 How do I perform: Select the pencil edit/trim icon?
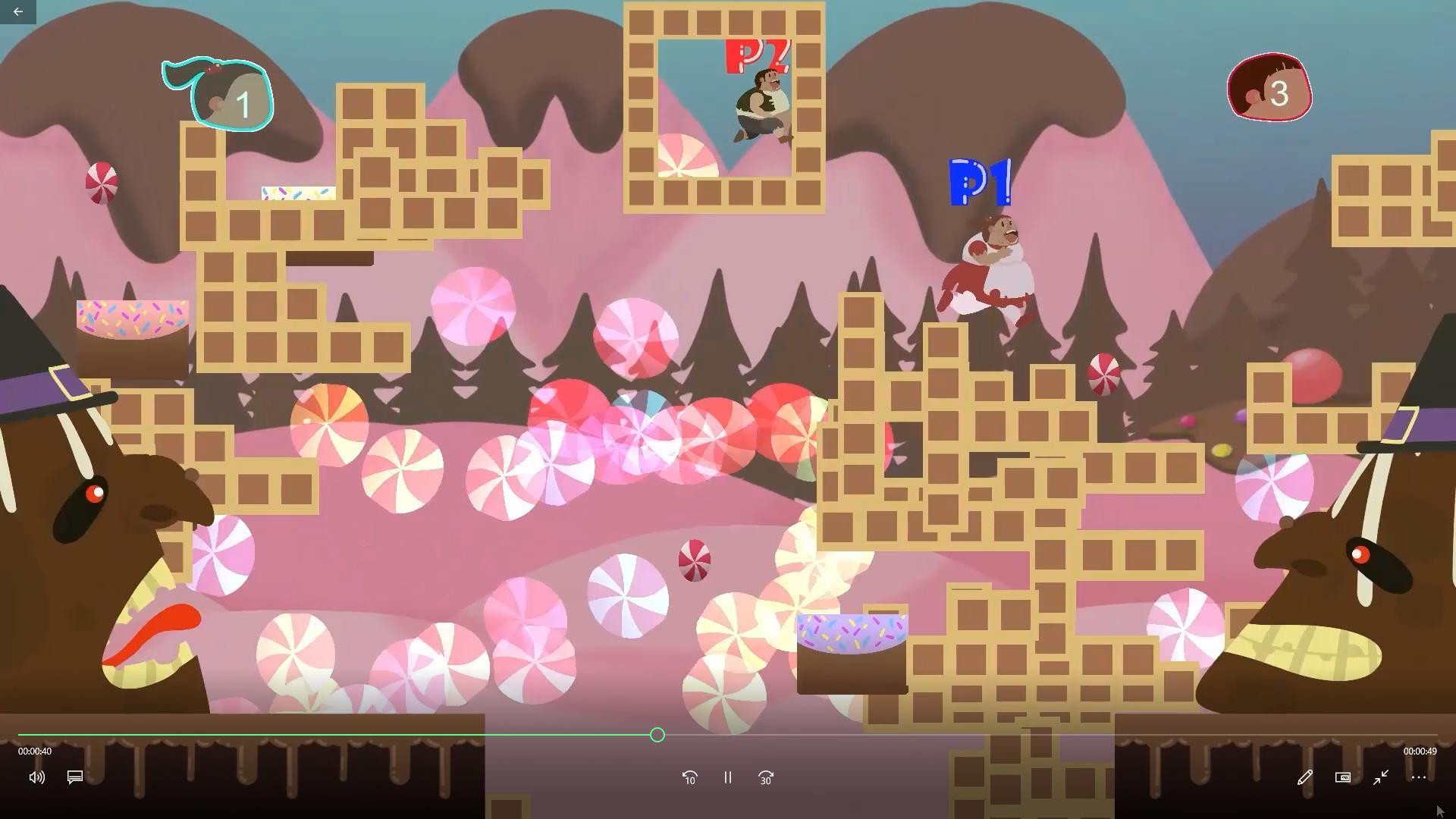tap(1305, 777)
